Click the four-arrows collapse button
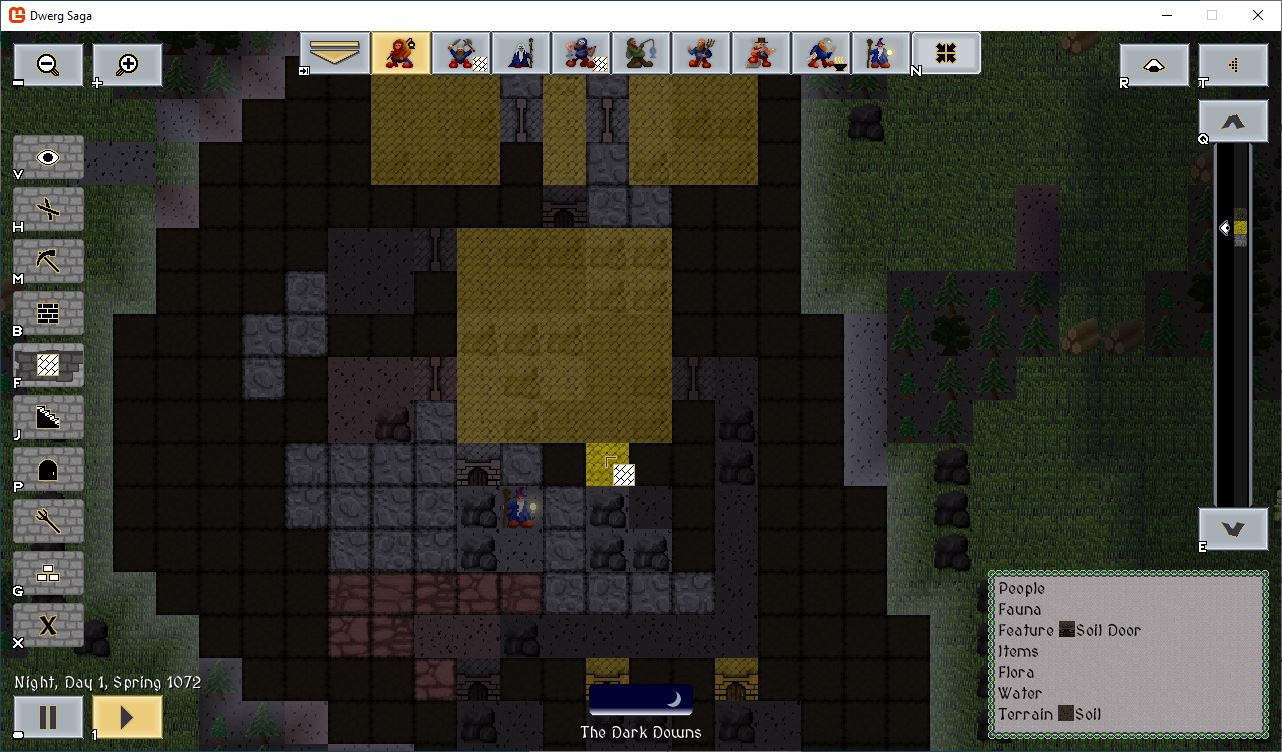The width and height of the screenshot is (1282, 752). [x=946, y=53]
